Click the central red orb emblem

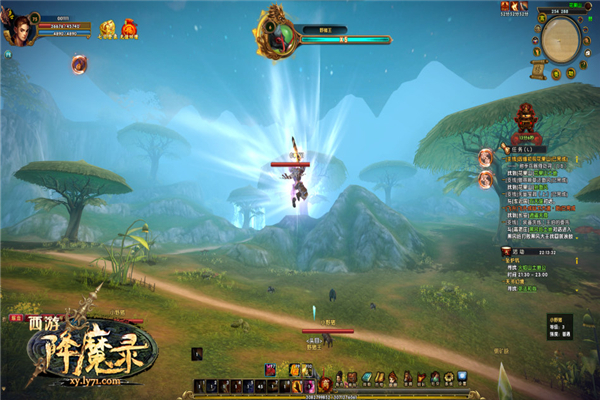(x=324, y=382)
